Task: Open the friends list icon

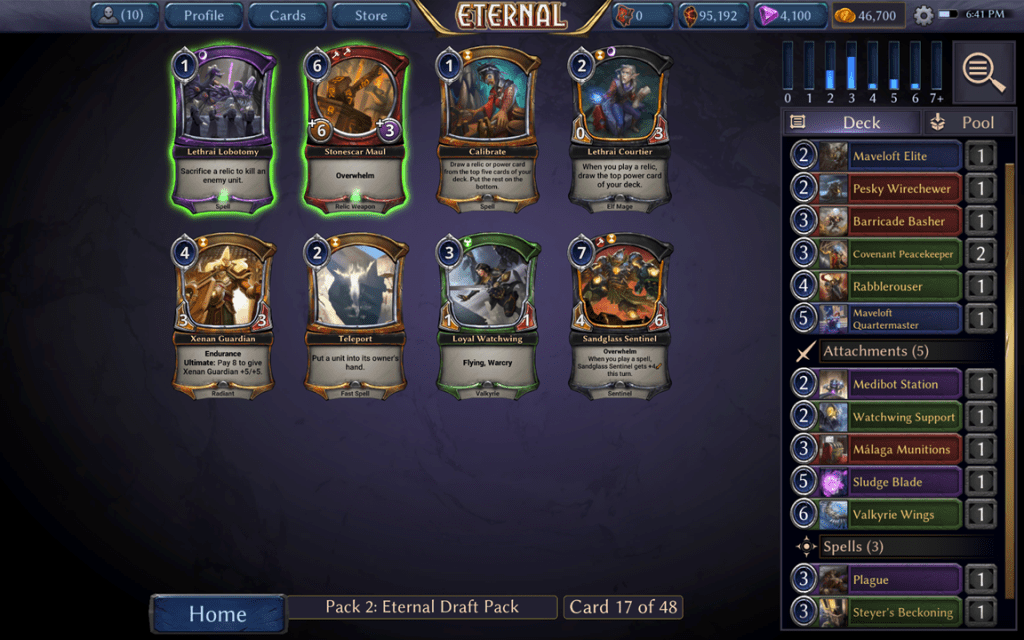Action: [123, 15]
